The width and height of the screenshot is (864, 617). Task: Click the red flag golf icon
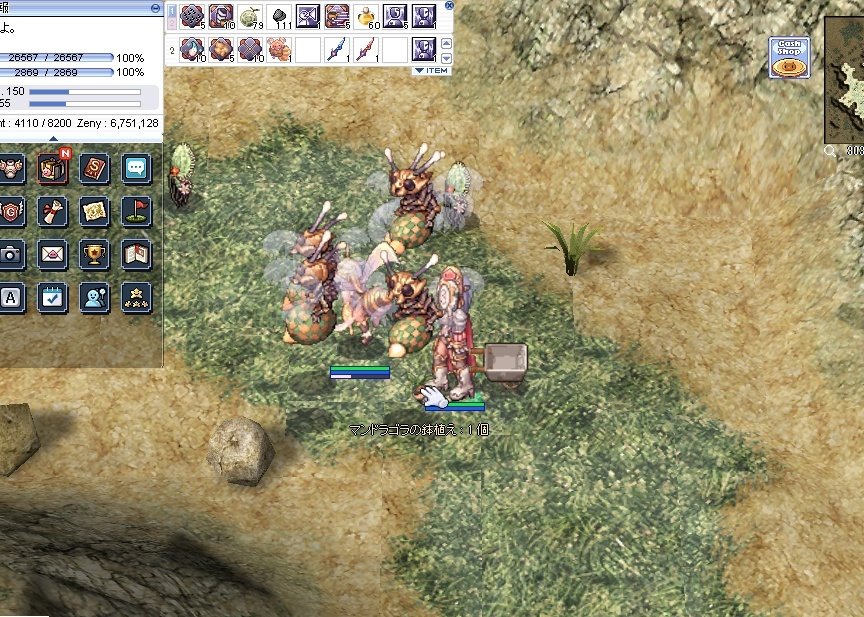click(x=136, y=211)
